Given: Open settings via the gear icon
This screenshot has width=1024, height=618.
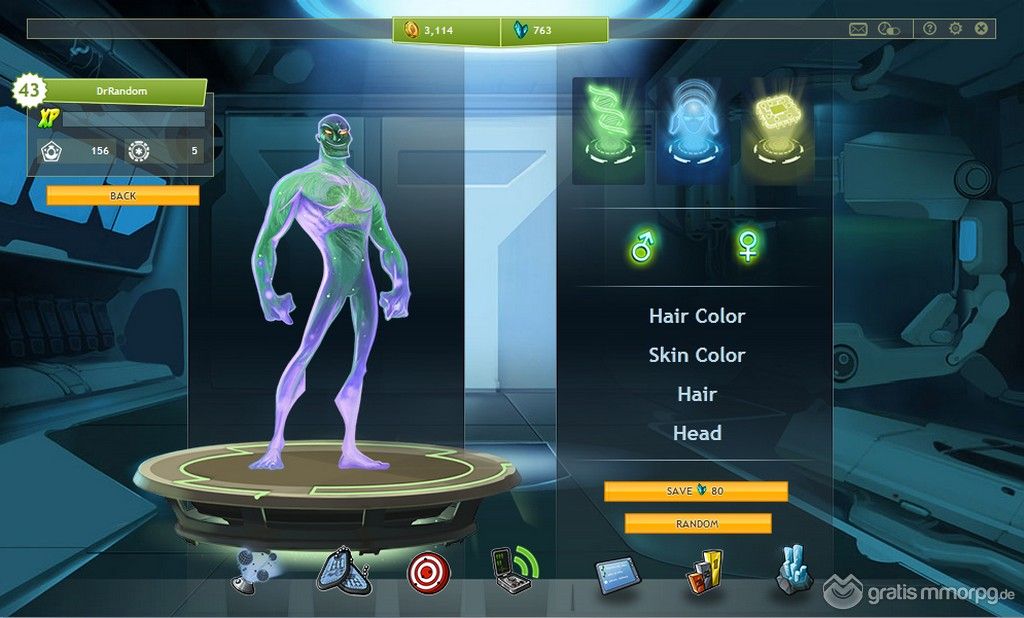Looking at the screenshot, I should tap(956, 29).
